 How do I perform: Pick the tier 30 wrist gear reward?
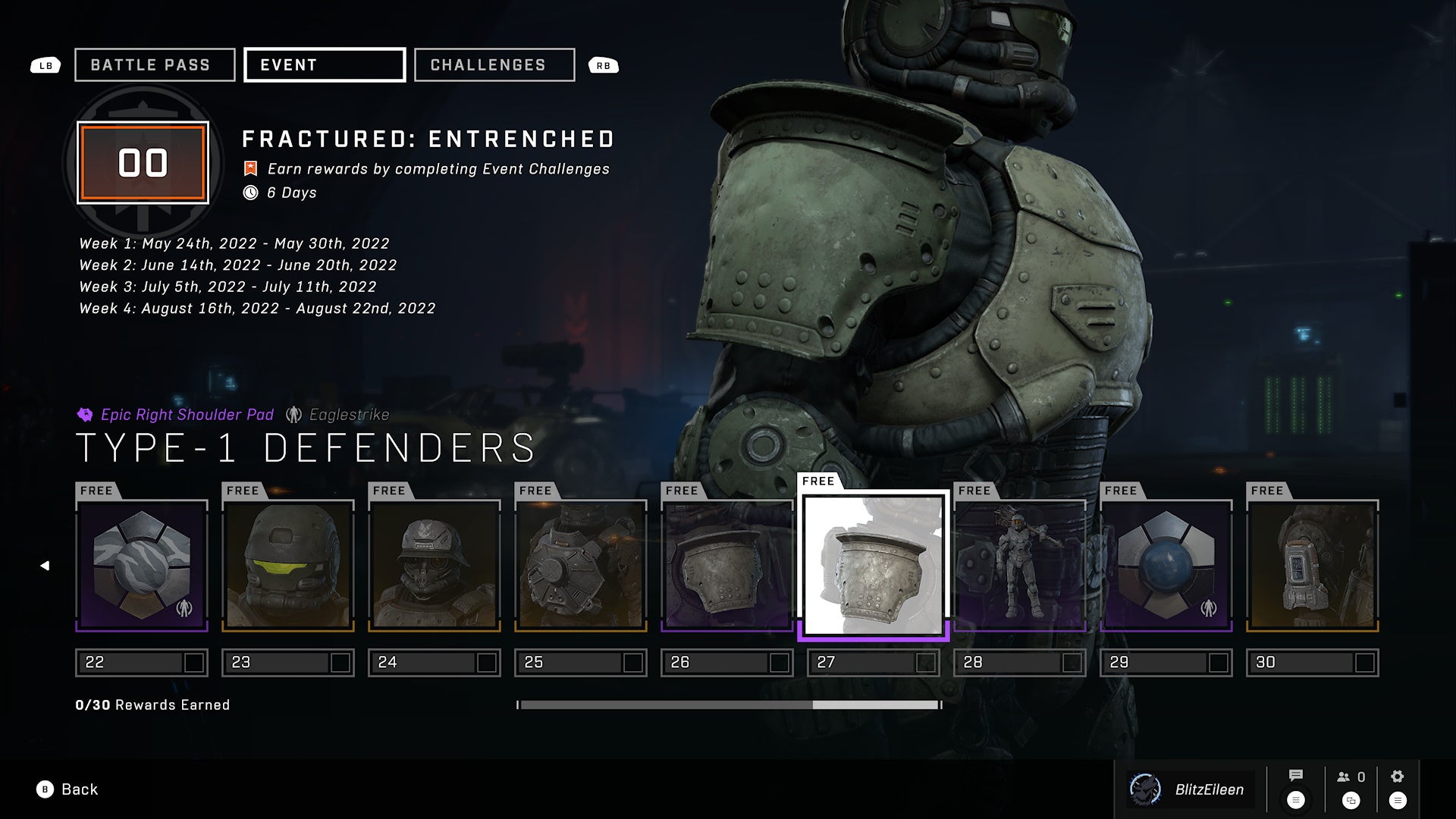[x=1313, y=565]
